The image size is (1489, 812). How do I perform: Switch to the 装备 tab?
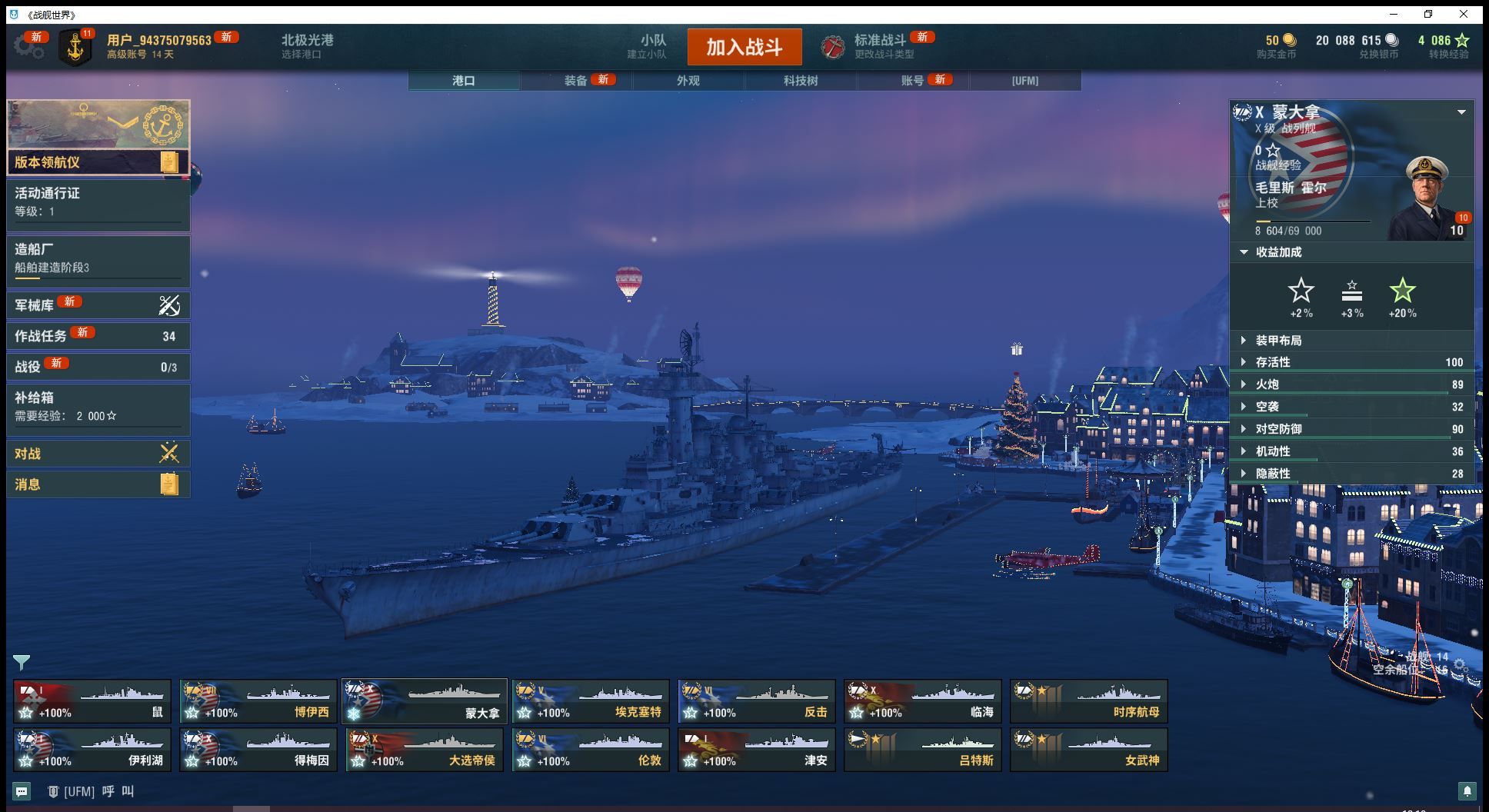pyautogui.click(x=576, y=81)
